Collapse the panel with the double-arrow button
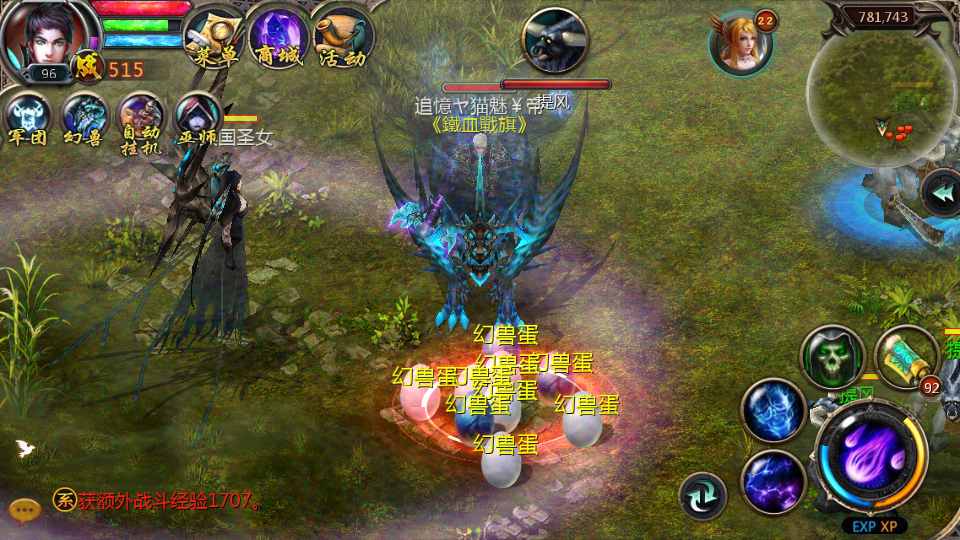960x540 pixels. coord(940,193)
